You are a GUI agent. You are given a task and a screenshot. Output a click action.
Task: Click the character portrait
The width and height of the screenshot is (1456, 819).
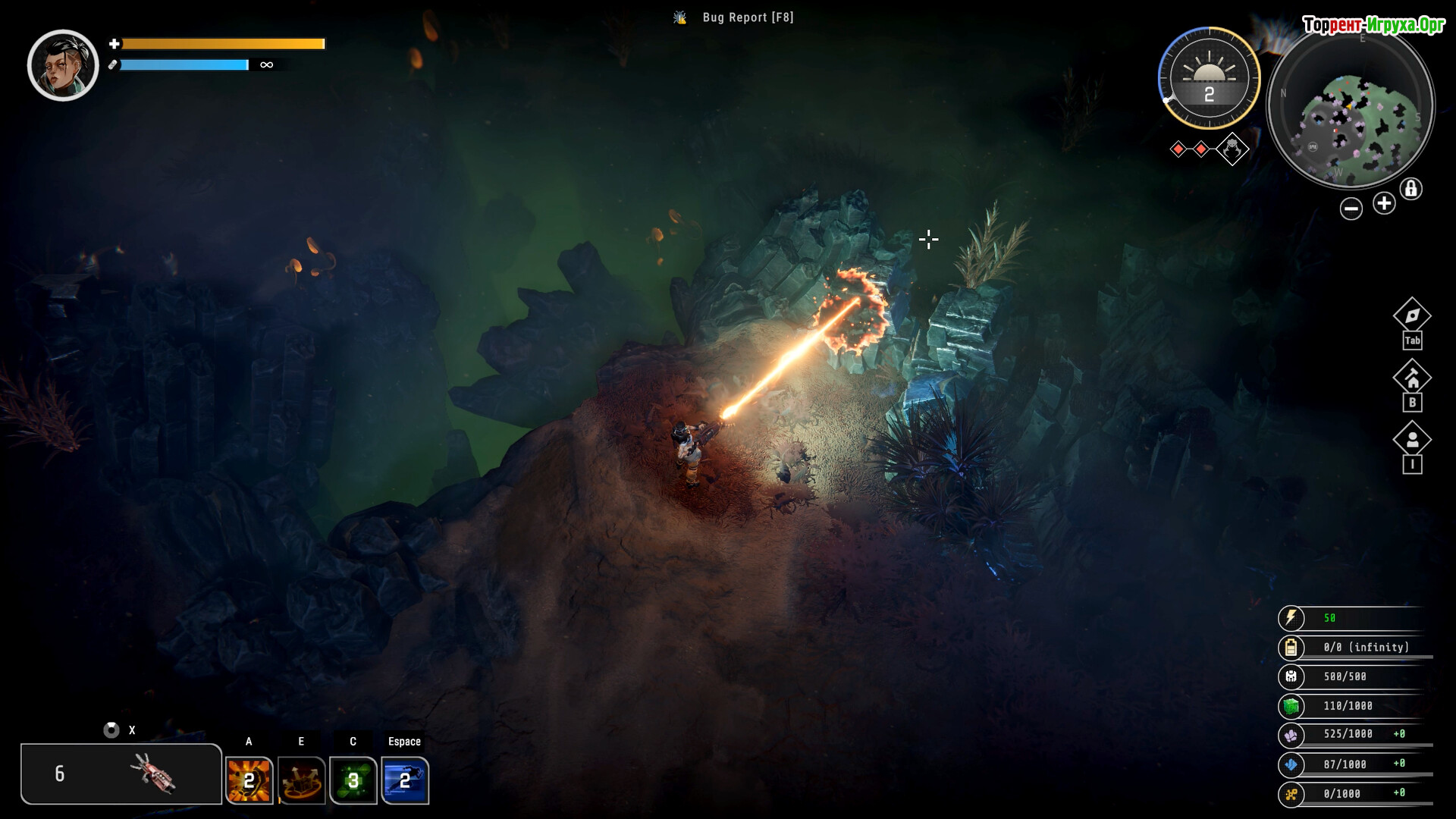pyautogui.click(x=63, y=65)
